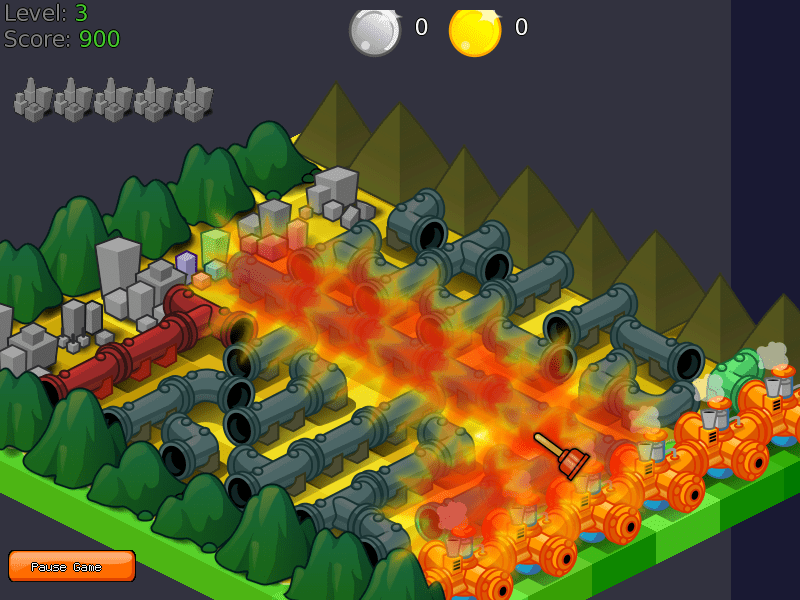Click the Pause Game button
This screenshot has height=600, width=800.
pos(72,566)
